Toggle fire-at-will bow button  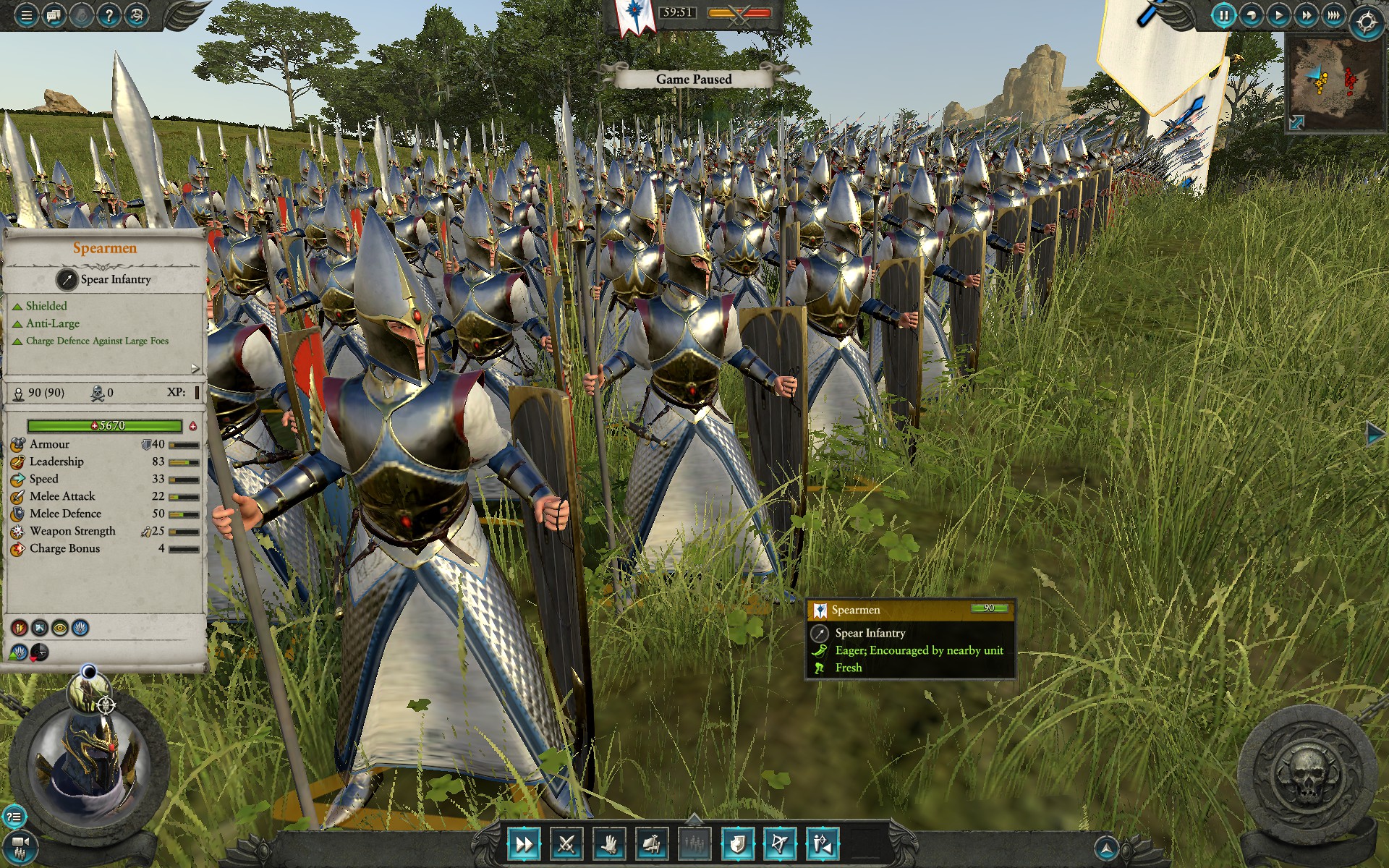(x=780, y=843)
